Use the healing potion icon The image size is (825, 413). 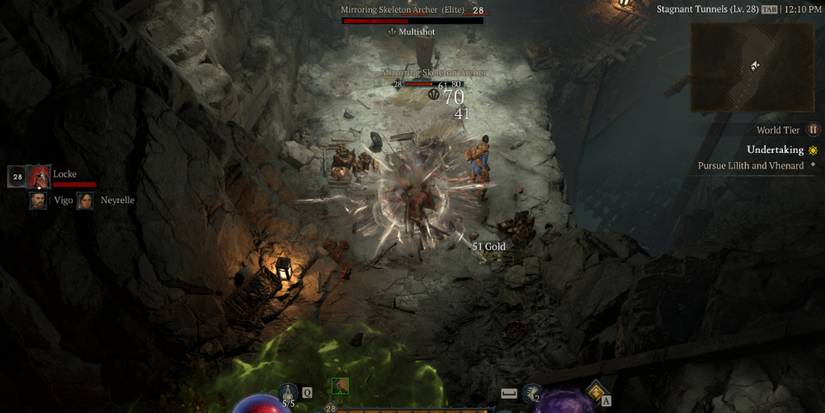click(289, 393)
